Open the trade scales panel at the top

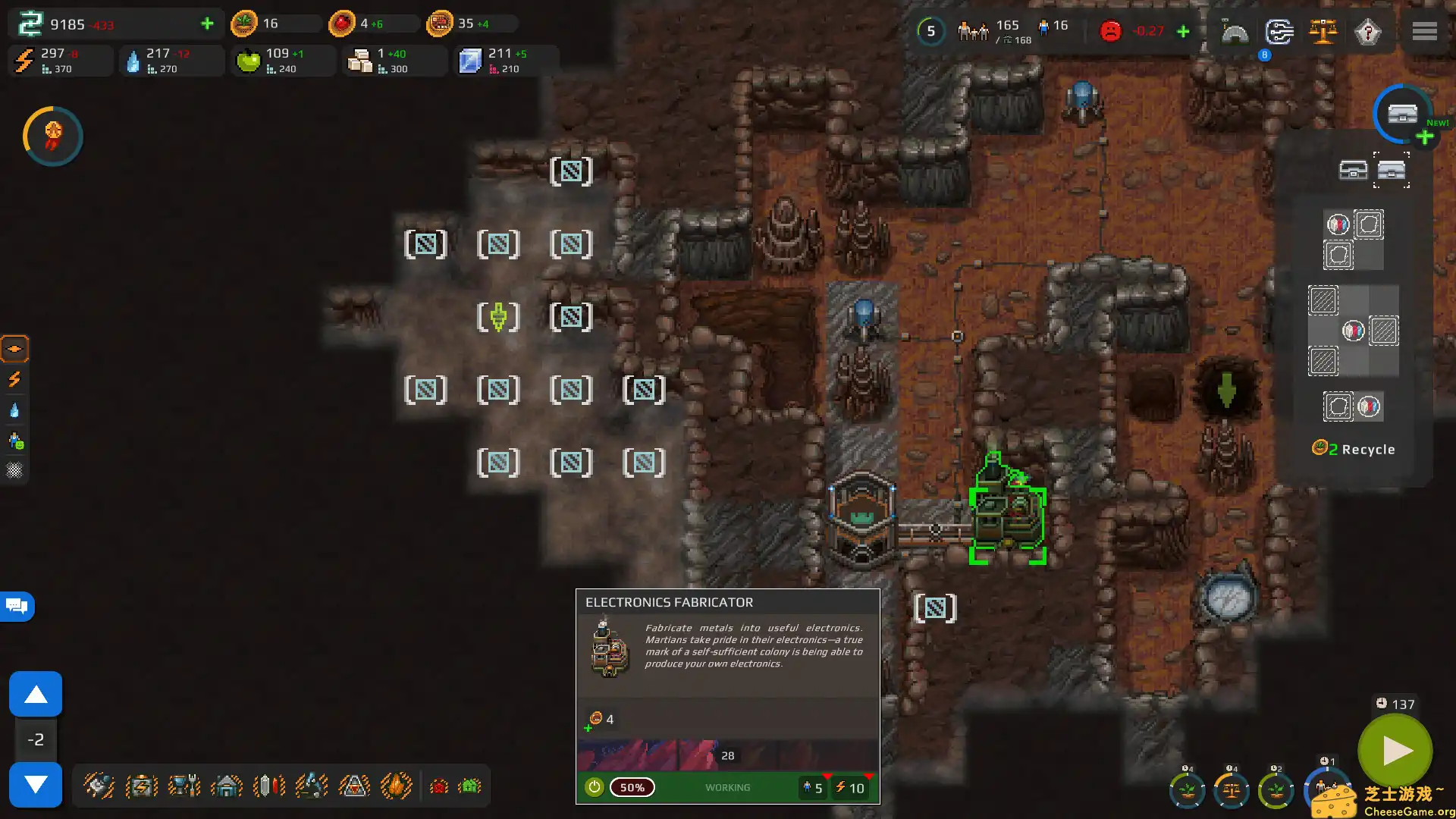click(1324, 32)
